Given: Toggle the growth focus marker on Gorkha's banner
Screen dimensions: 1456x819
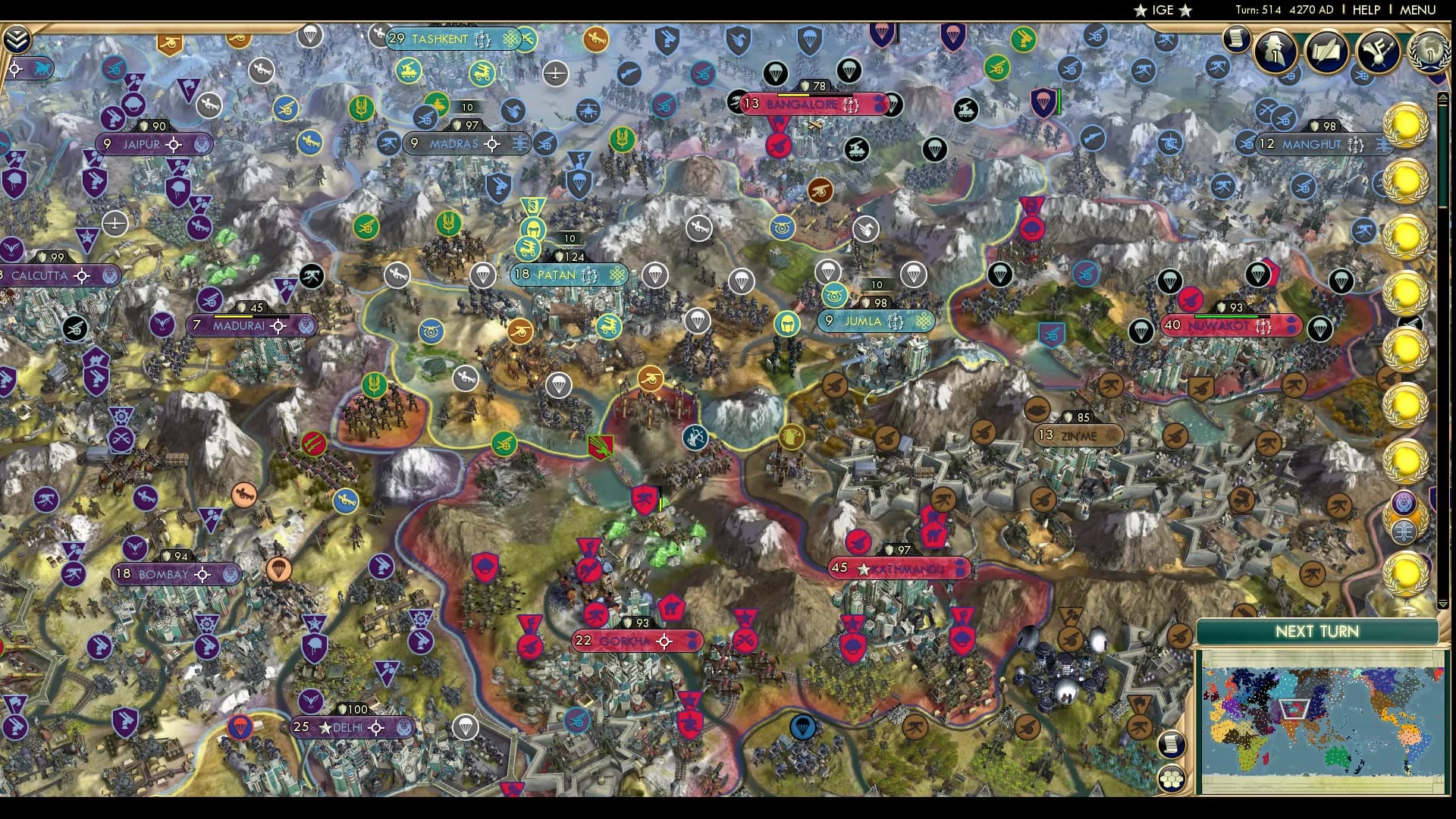Looking at the screenshot, I should [666, 641].
